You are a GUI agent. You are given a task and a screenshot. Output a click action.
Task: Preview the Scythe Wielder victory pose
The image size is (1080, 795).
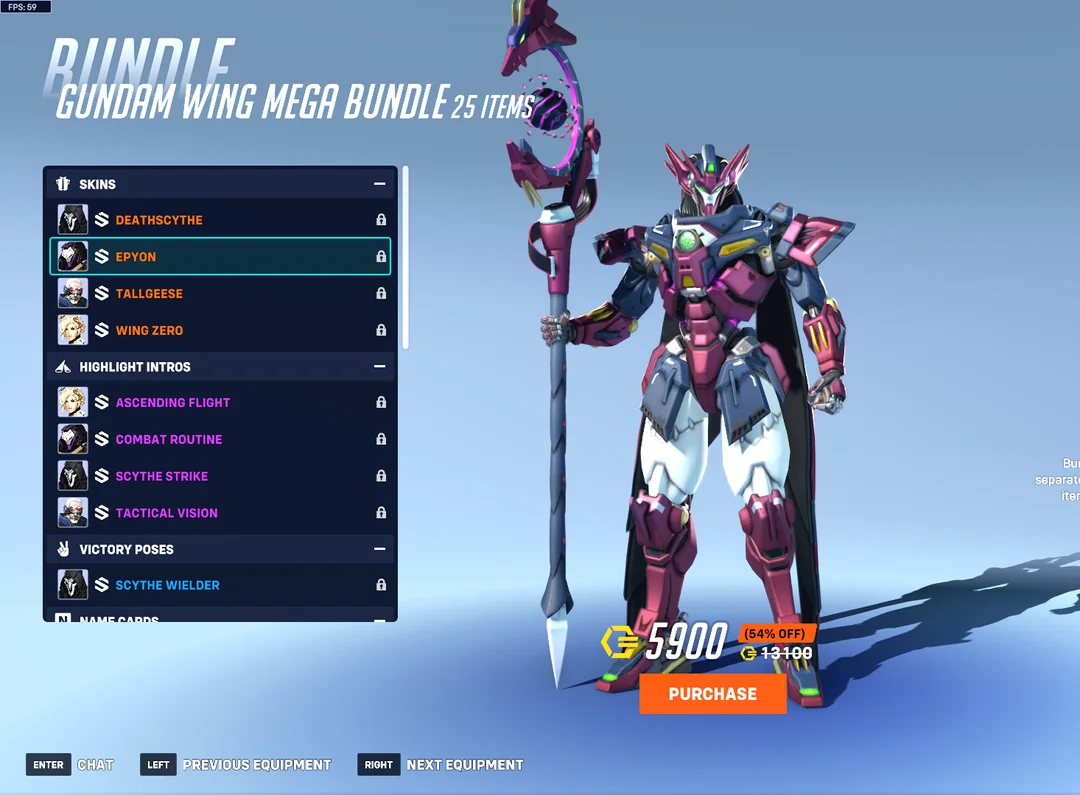[x=220, y=585]
